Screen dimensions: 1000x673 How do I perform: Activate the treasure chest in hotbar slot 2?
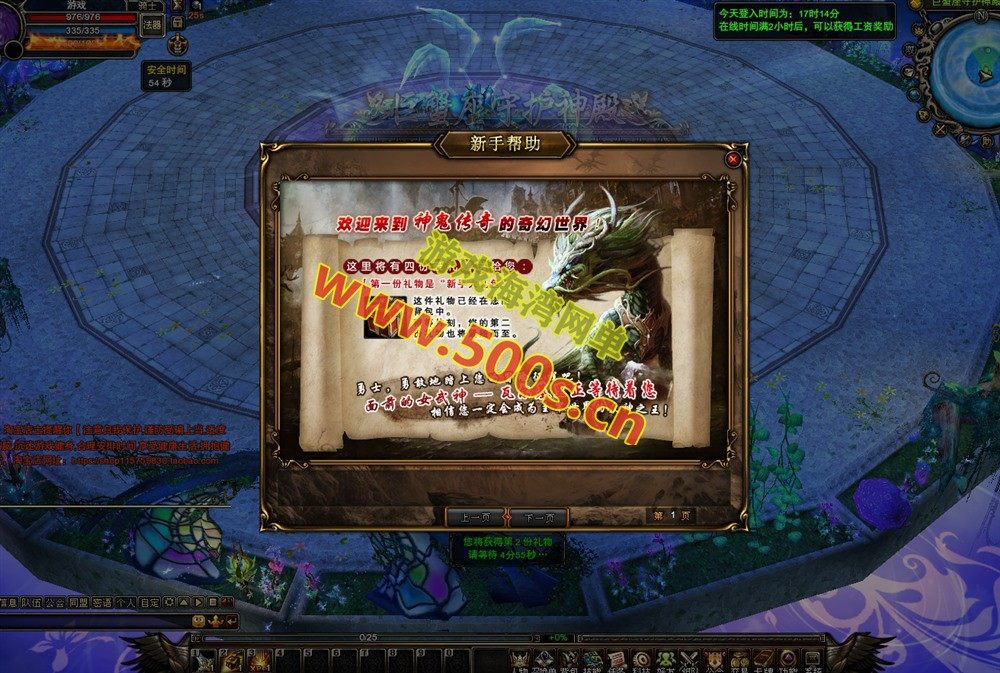(231, 660)
